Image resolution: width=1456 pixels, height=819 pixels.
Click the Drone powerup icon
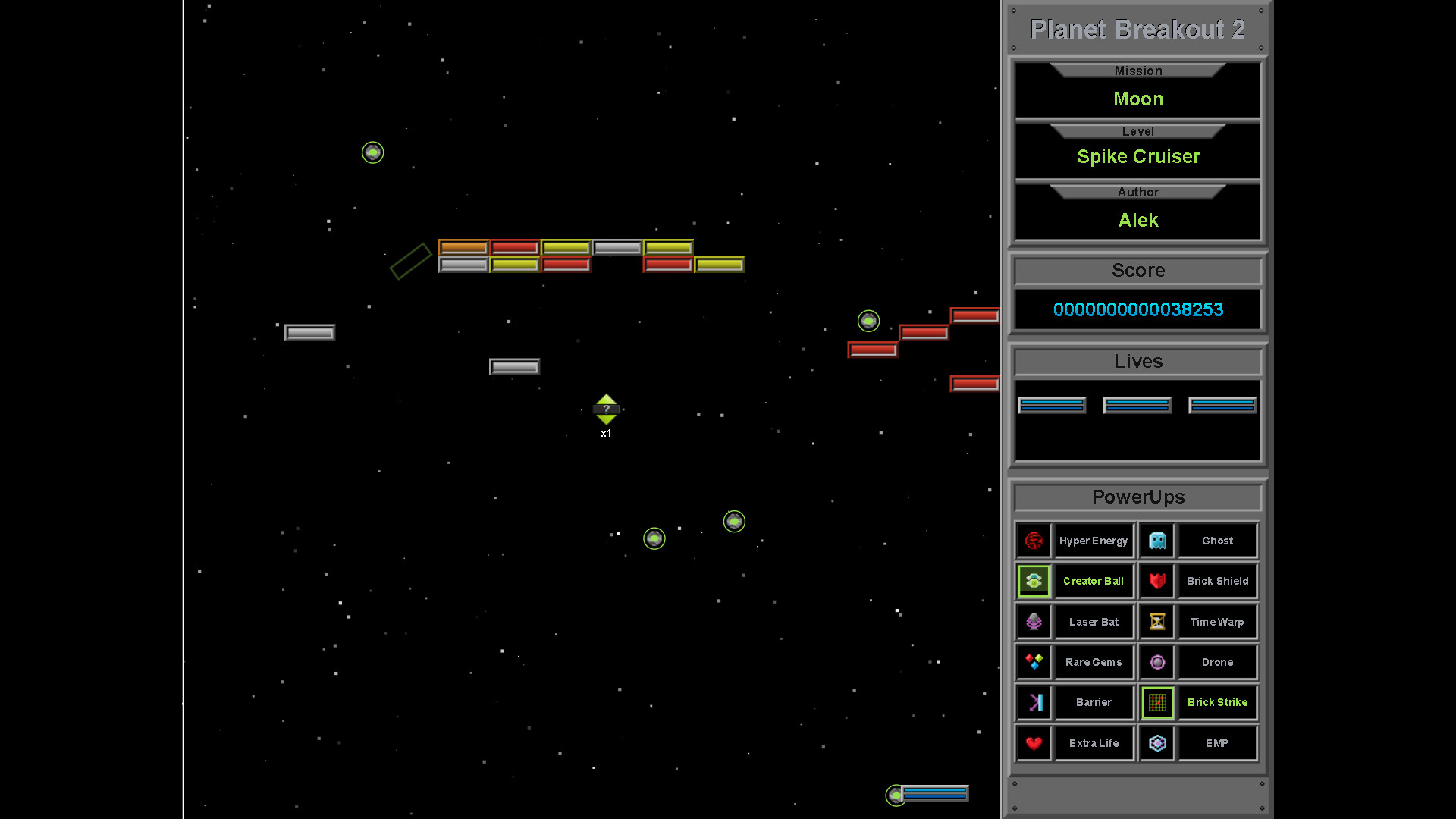click(1156, 661)
